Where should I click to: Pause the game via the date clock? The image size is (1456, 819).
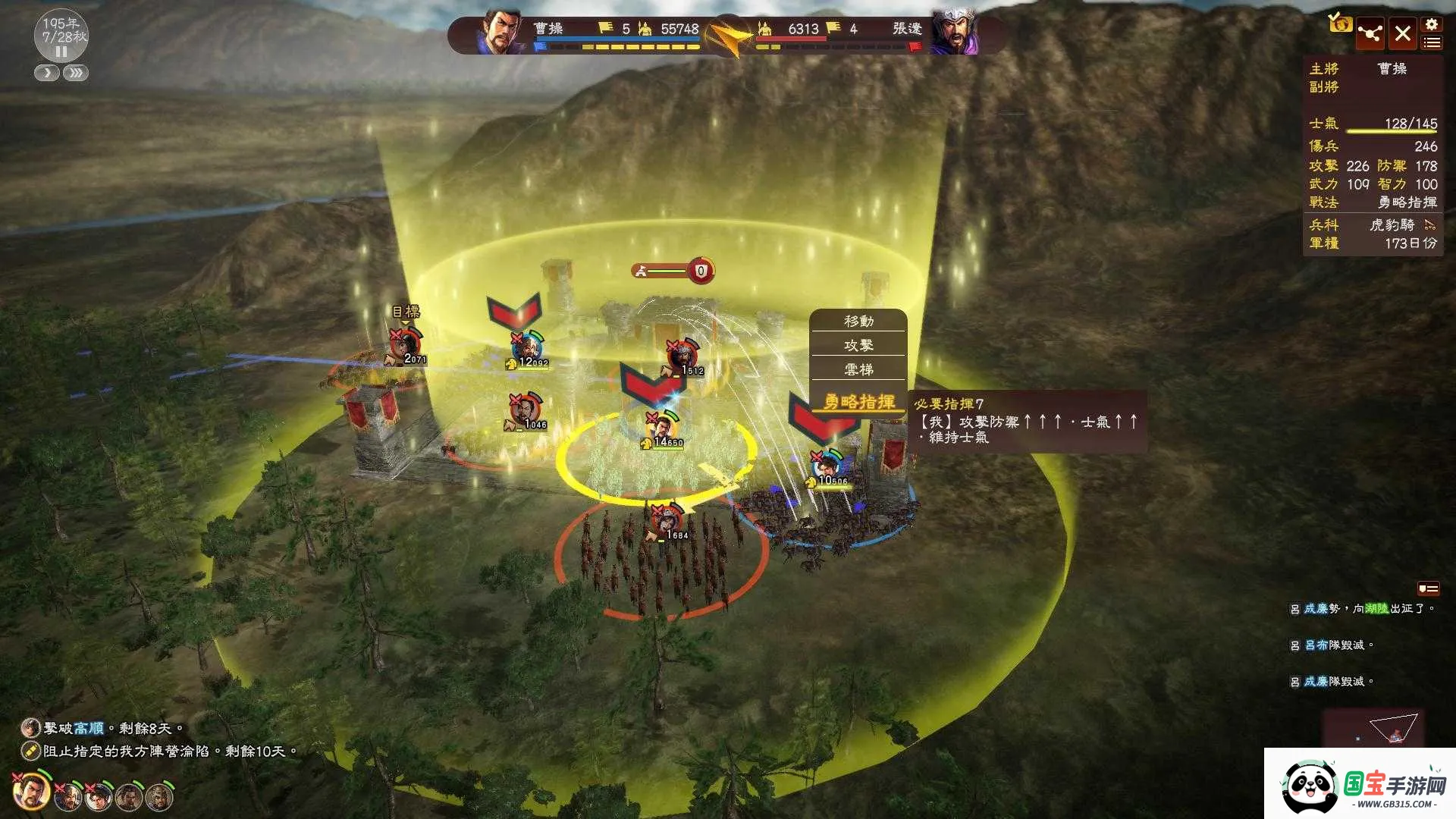point(61,52)
